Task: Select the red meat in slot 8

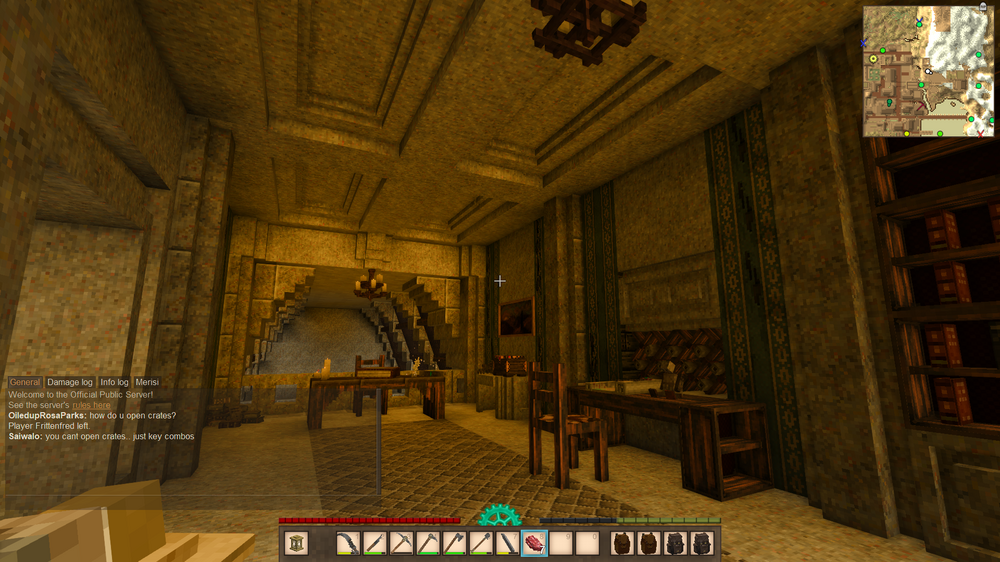Action: tap(534, 543)
